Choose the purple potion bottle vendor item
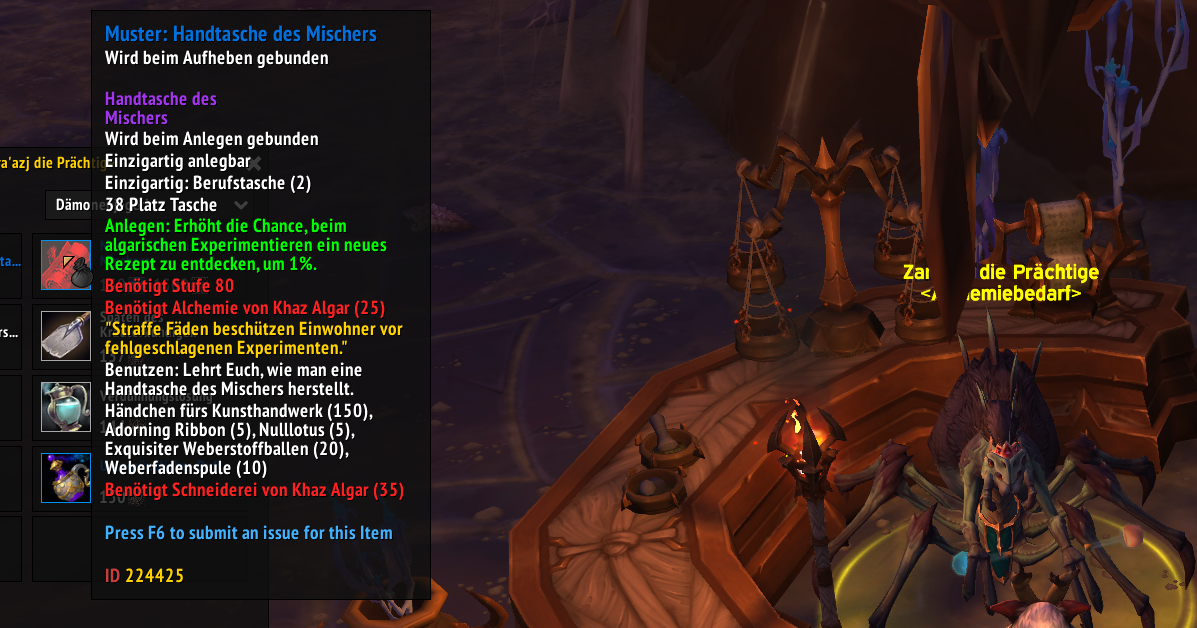The height and width of the screenshot is (628, 1197). pos(66,477)
